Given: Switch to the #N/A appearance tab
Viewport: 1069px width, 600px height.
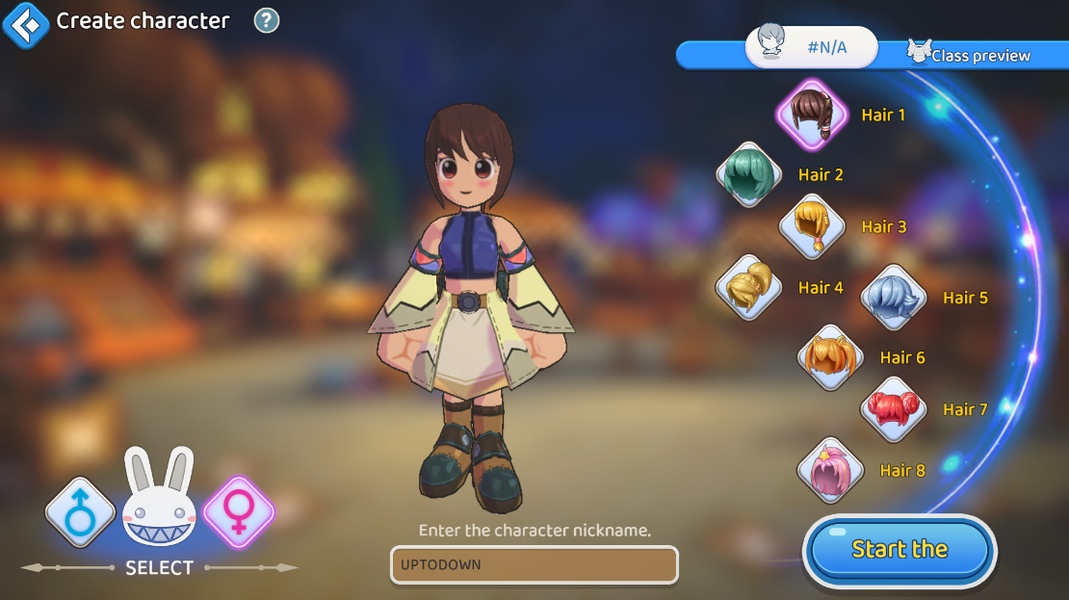Looking at the screenshot, I should (x=811, y=46).
